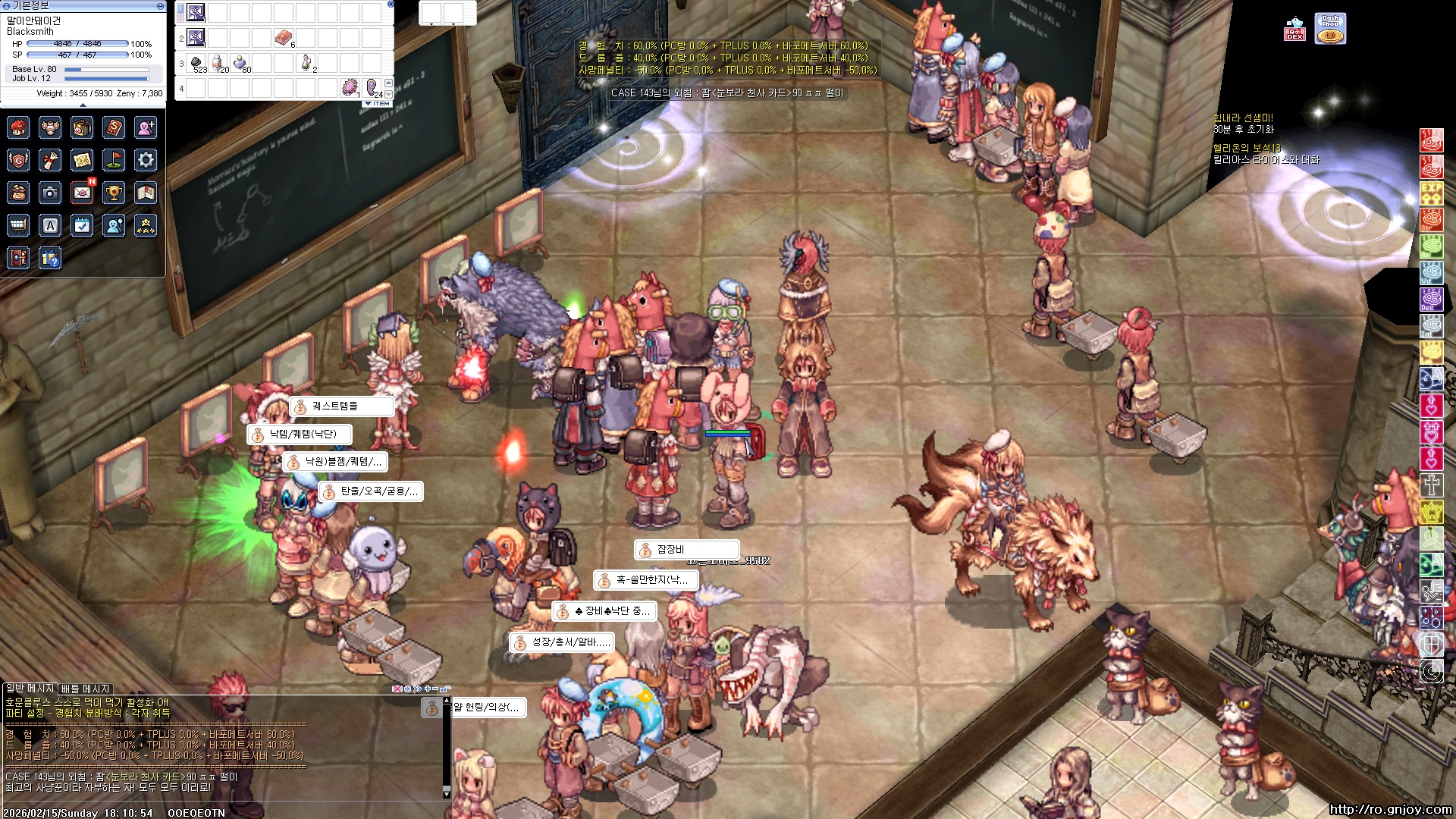Switch to the battle messages tab

click(x=85, y=689)
